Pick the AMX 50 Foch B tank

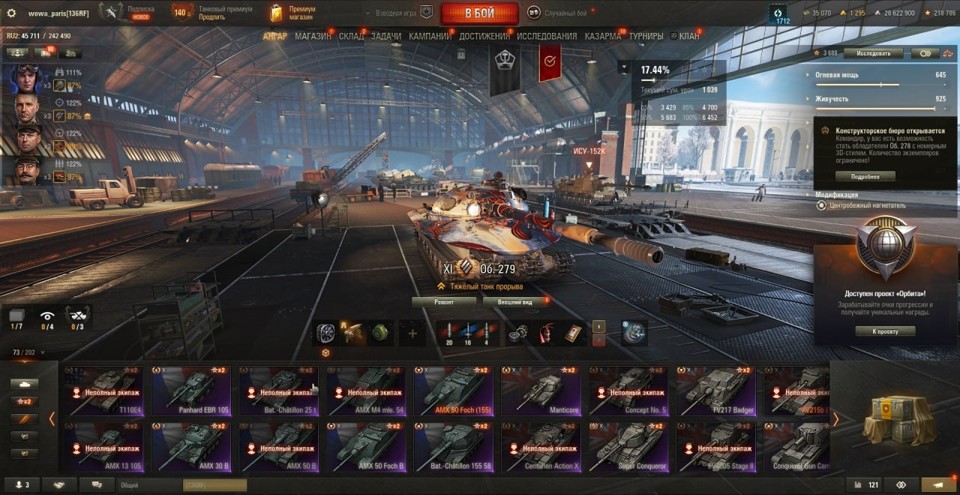tap(366, 445)
